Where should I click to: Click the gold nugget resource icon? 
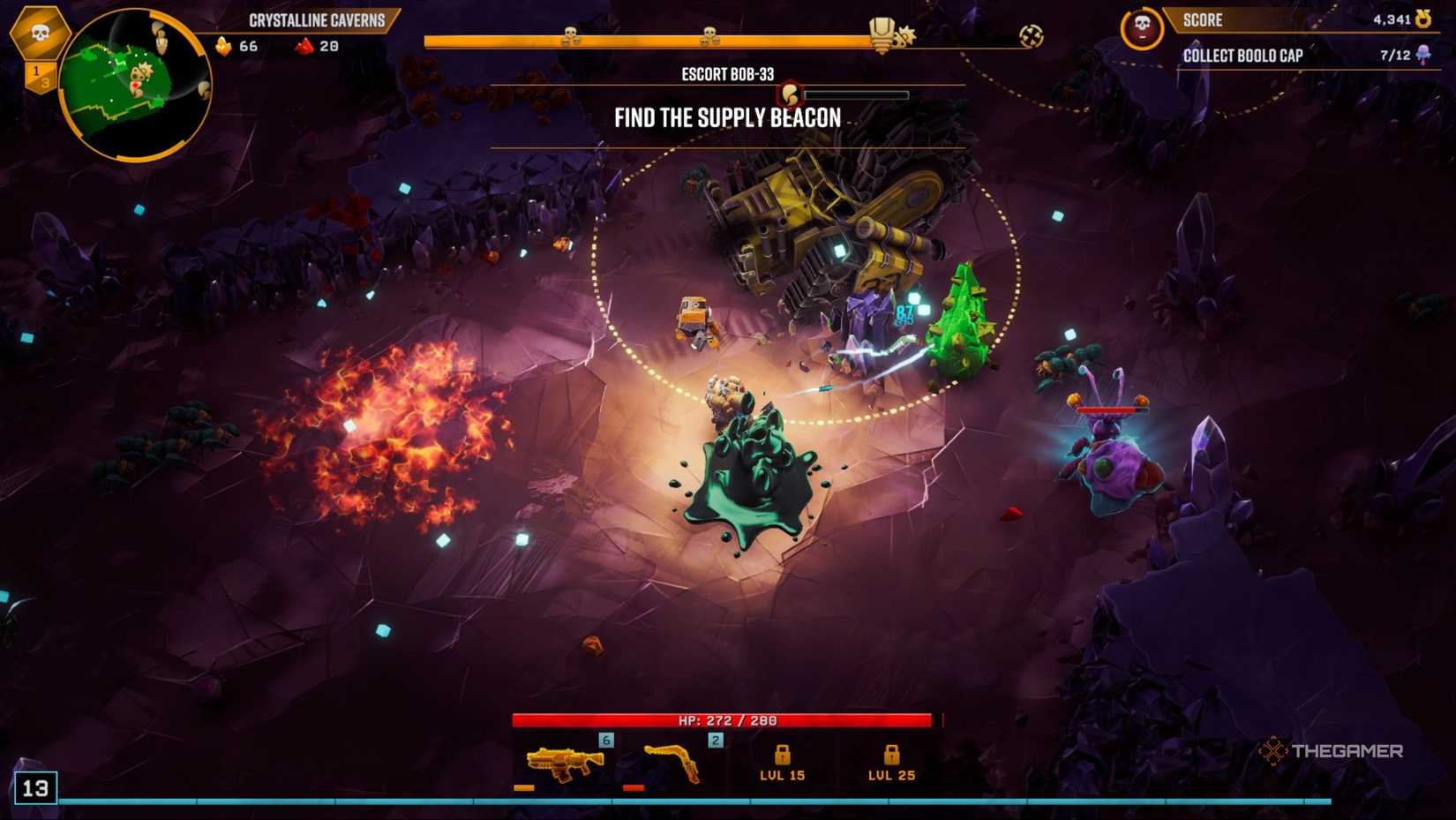click(223, 47)
